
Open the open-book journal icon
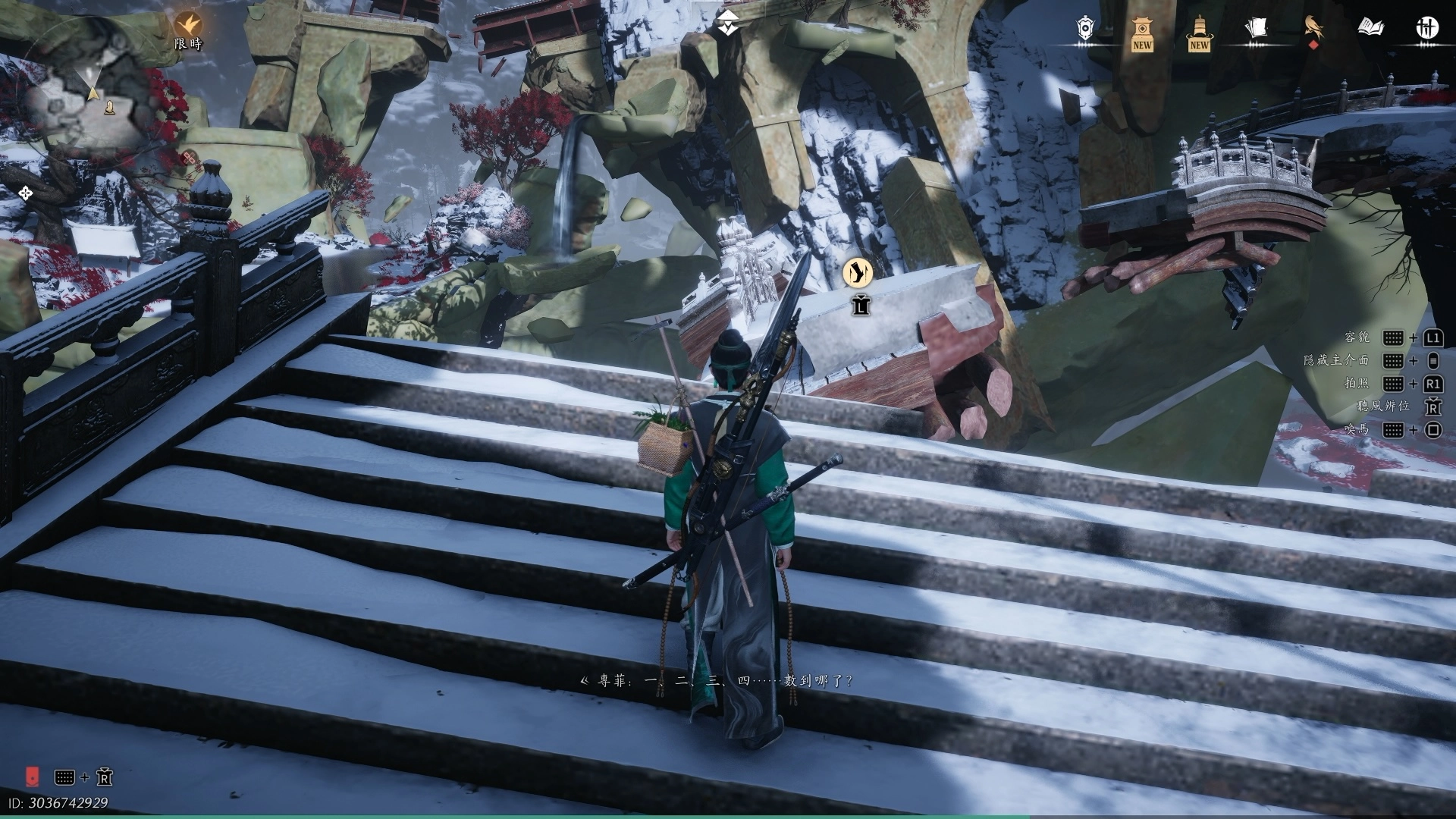click(1370, 28)
